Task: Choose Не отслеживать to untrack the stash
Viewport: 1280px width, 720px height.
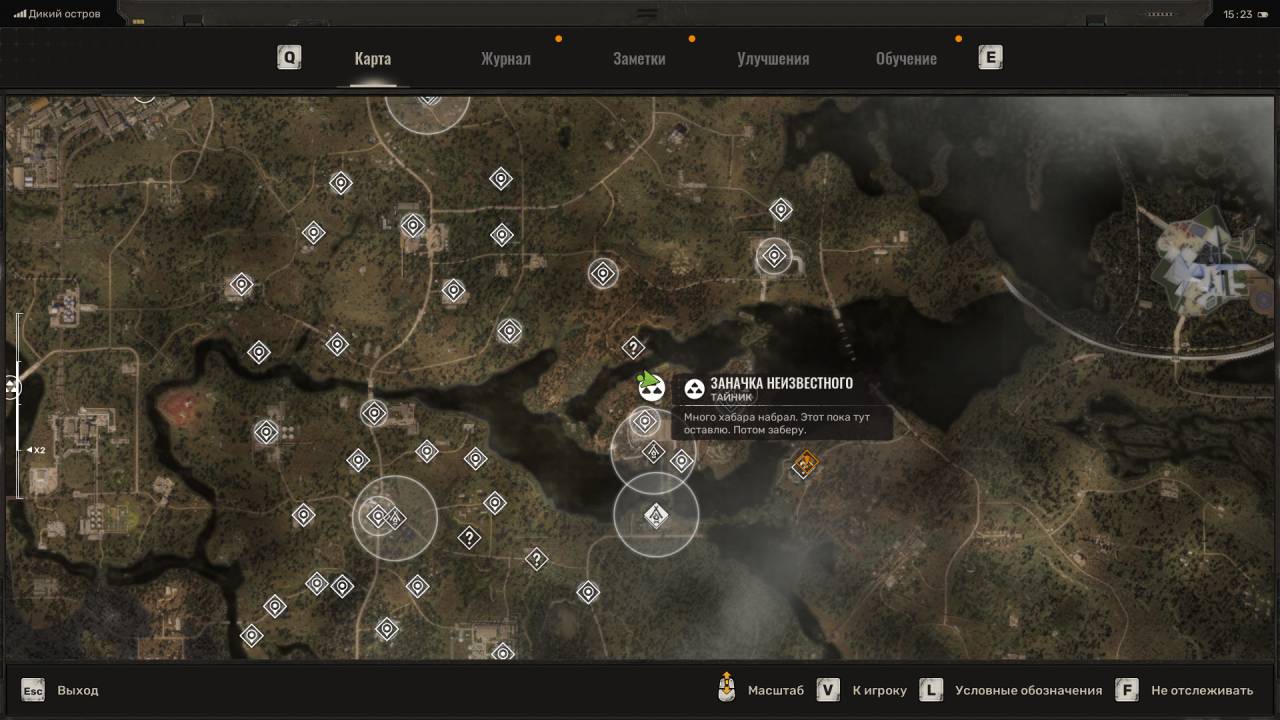Action: (x=1186, y=690)
